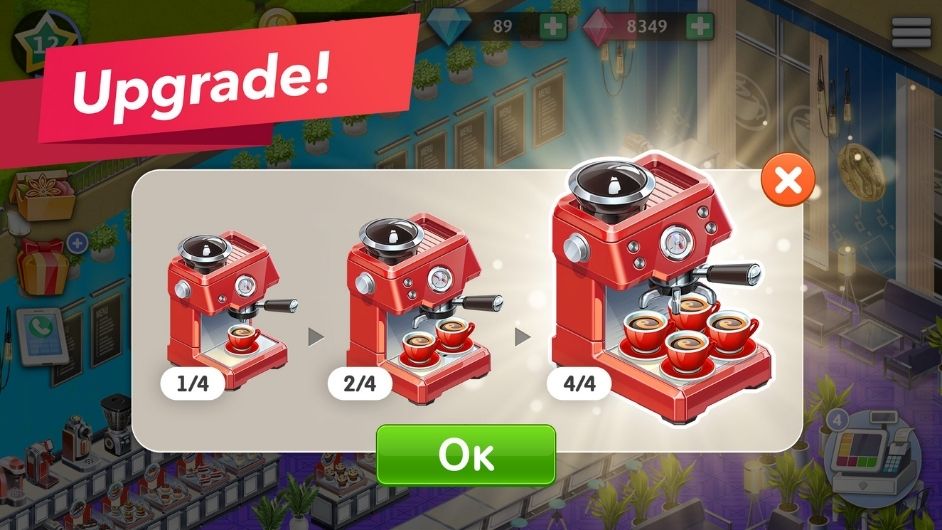Confirm the upgrade with the Ok button
The image size is (942, 530).
click(465, 455)
